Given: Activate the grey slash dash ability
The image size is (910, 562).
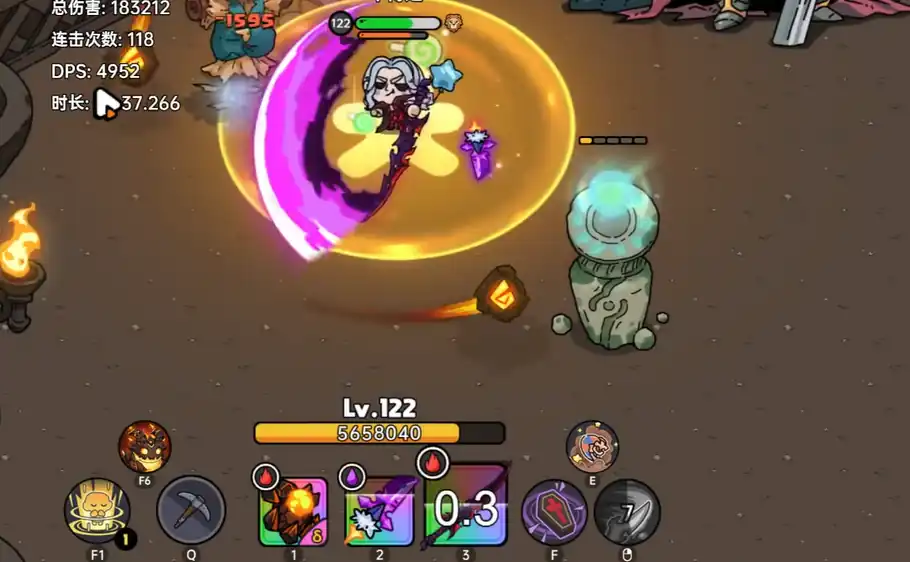Looking at the screenshot, I should 627,512.
